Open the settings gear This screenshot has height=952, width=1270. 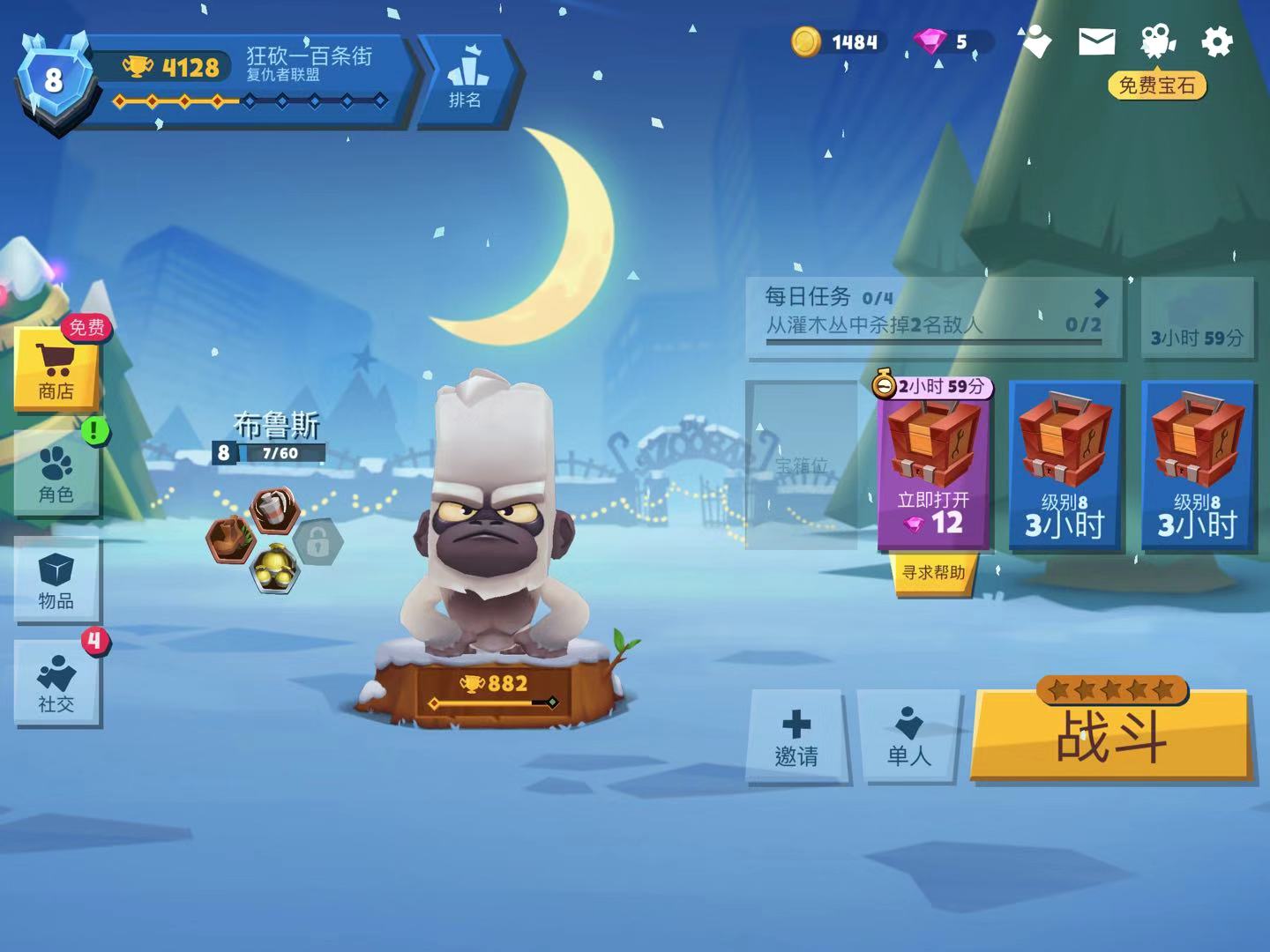(1217, 41)
